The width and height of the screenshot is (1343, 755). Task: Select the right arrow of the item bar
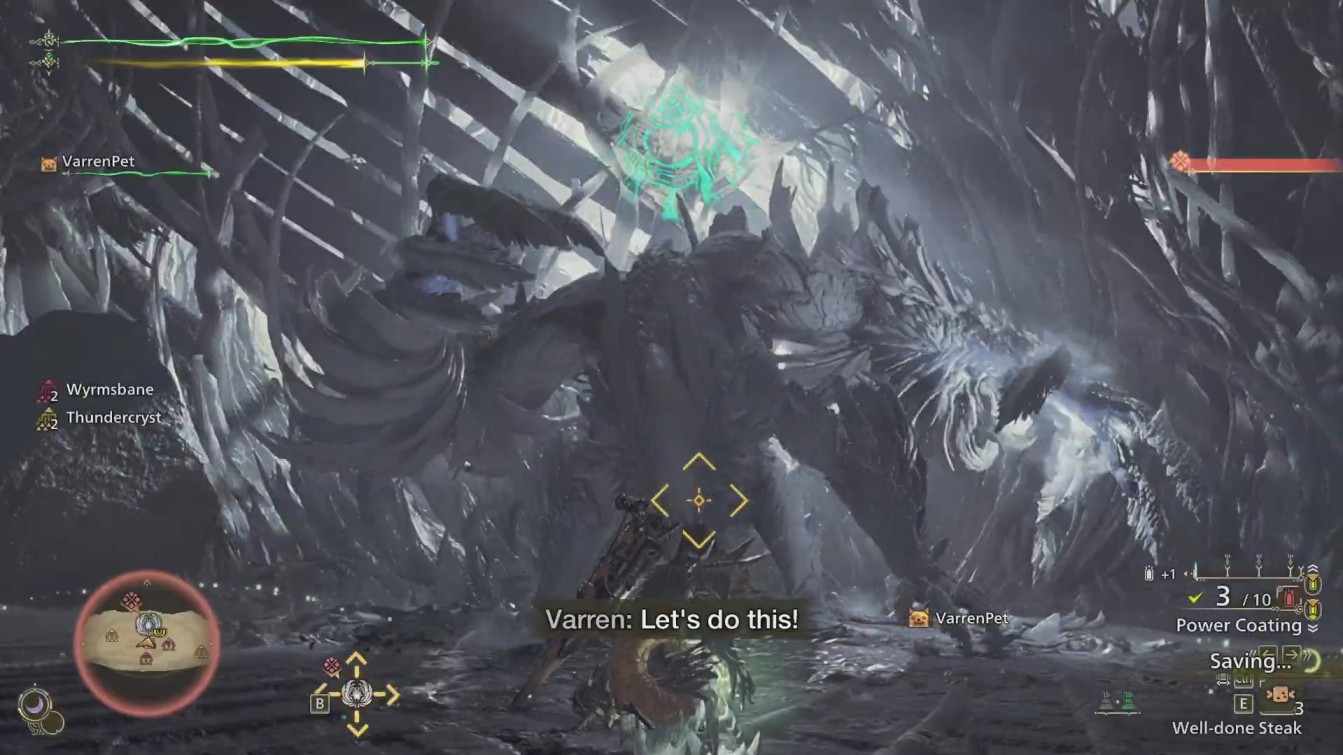(x=1293, y=653)
